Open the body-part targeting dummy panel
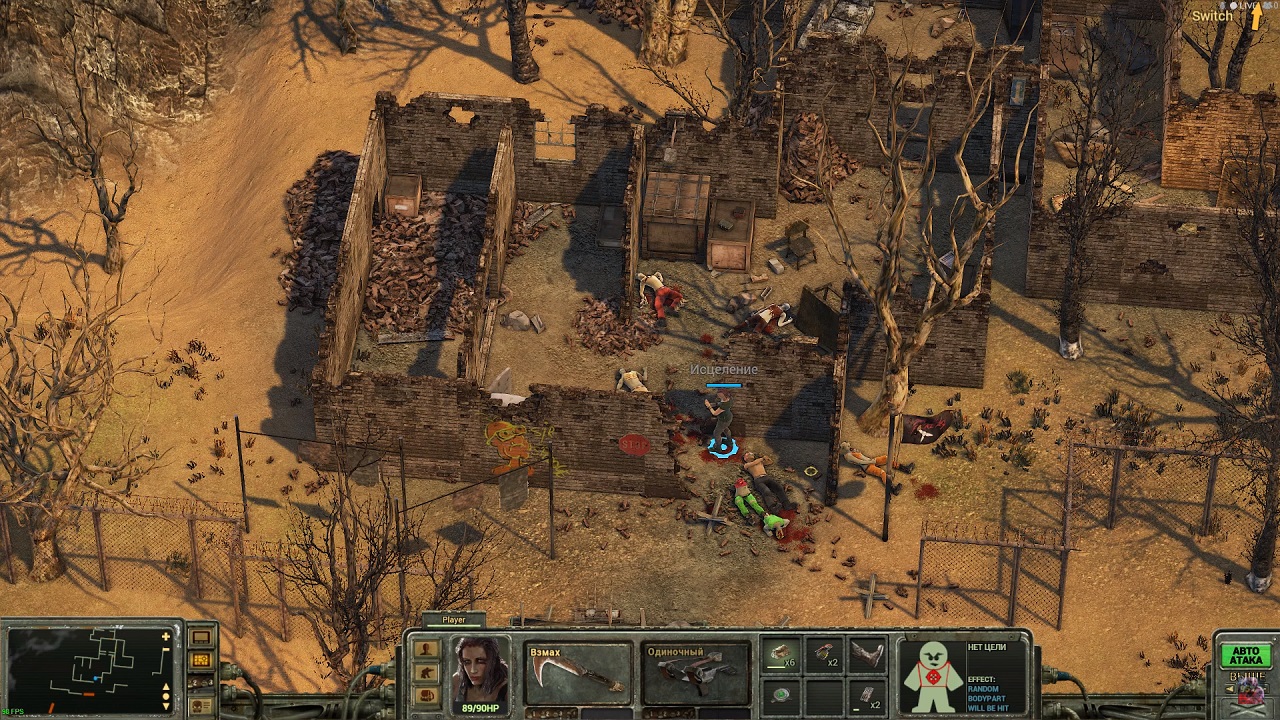The width and height of the screenshot is (1280, 720). tap(932, 675)
